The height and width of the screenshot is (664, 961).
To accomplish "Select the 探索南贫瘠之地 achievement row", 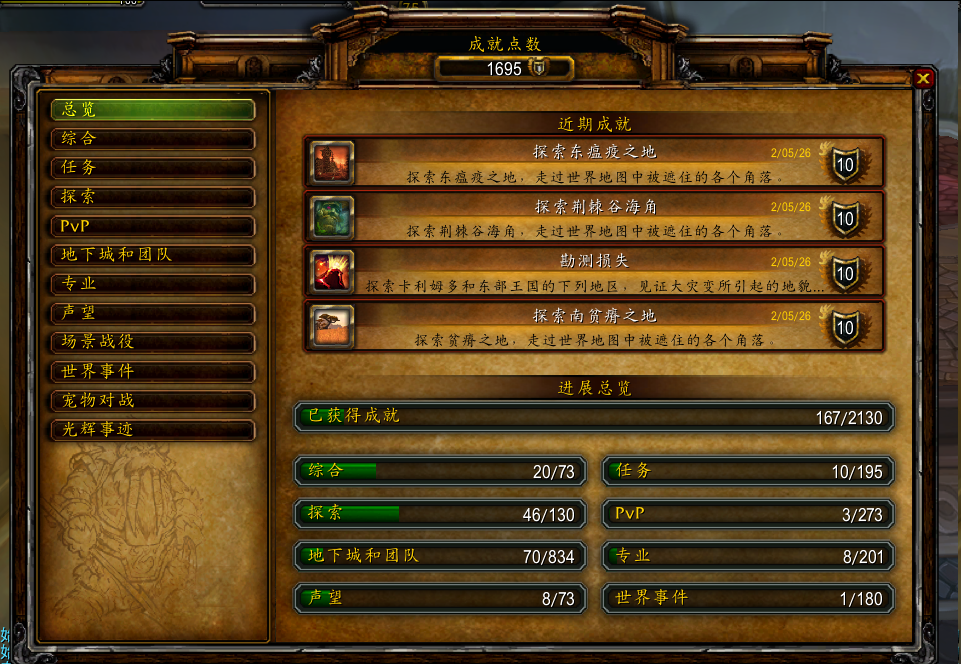I will (x=594, y=326).
